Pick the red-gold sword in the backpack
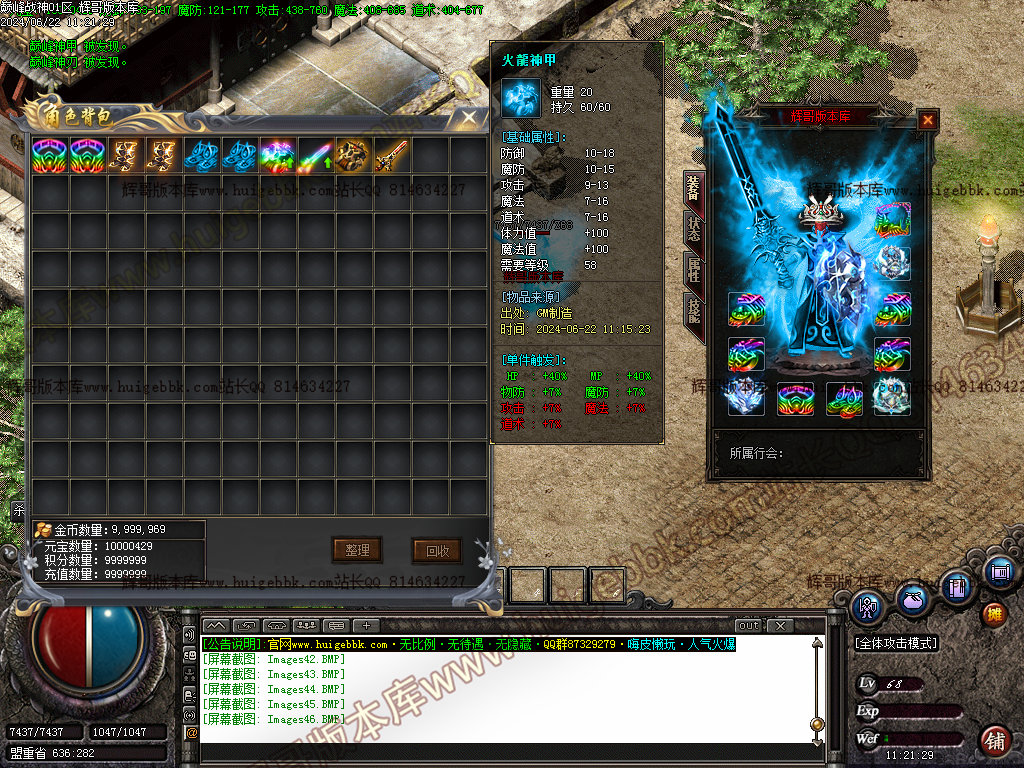The height and width of the screenshot is (768, 1024). (x=391, y=155)
